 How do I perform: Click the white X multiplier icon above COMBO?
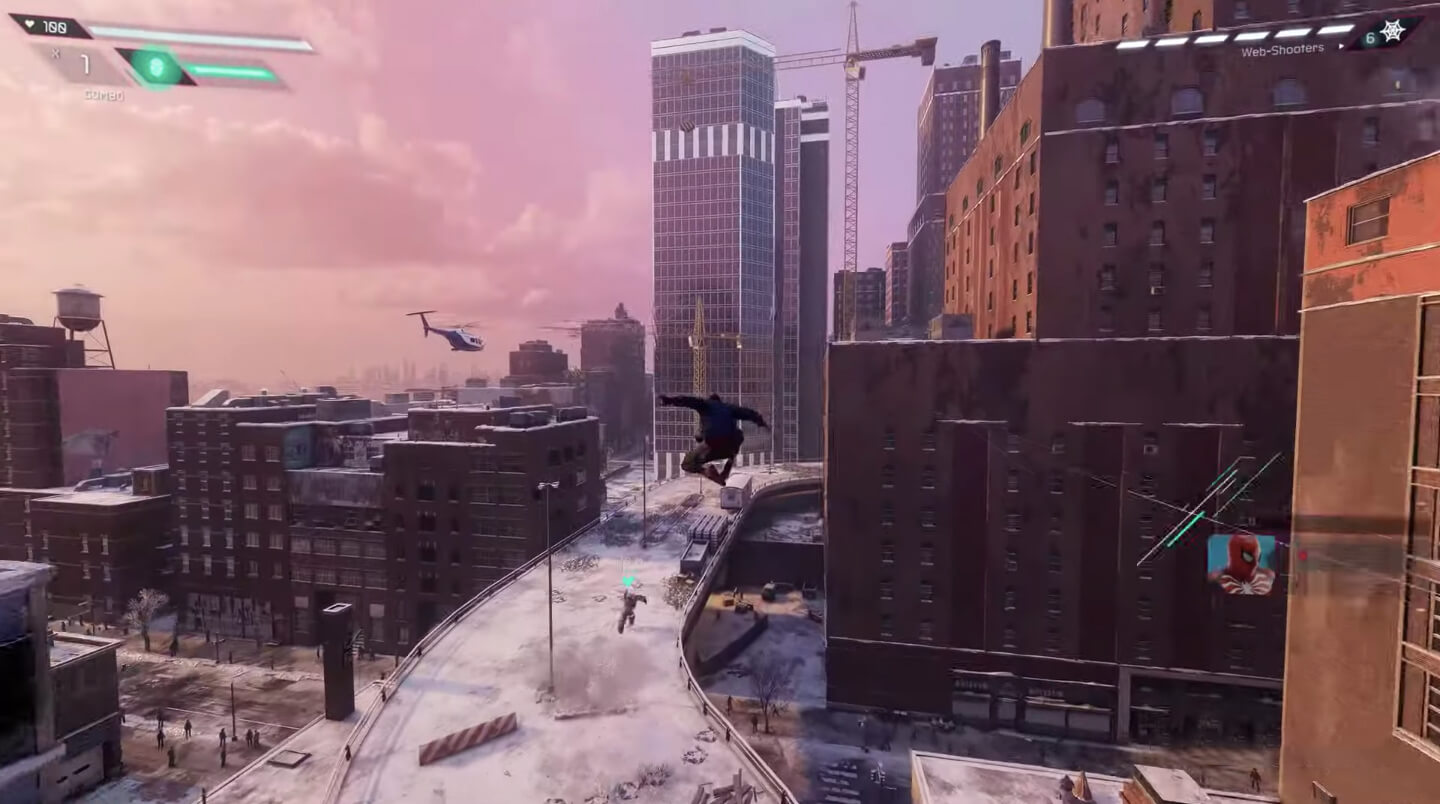pyautogui.click(x=57, y=53)
